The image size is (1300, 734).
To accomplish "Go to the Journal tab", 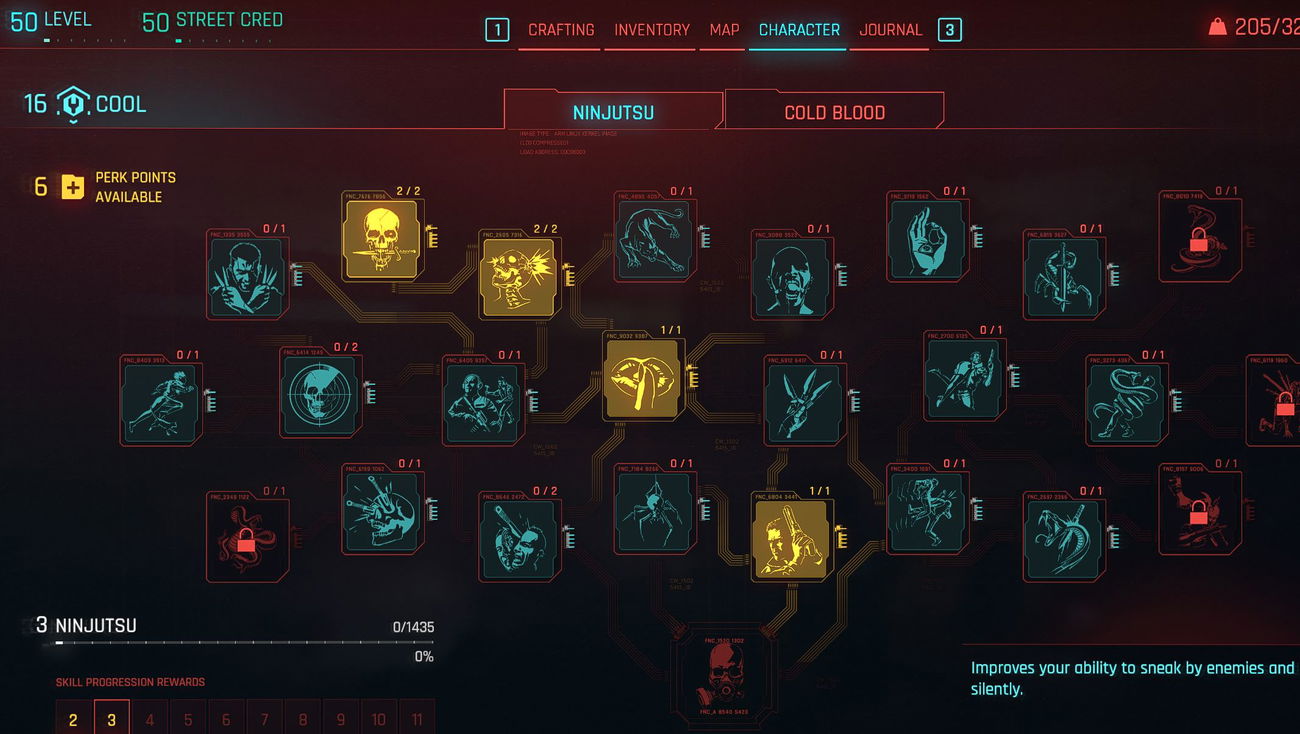I will 890,30.
